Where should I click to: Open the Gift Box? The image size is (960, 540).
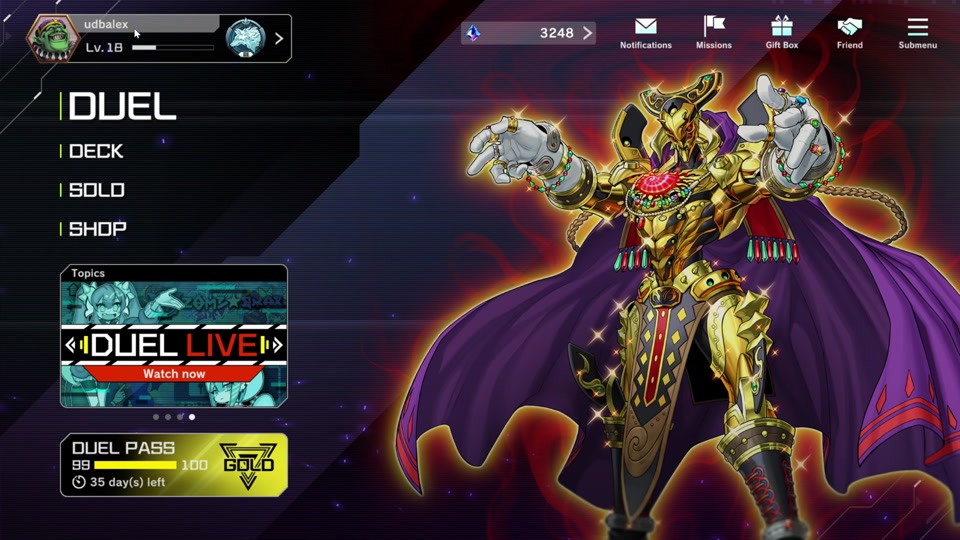click(x=782, y=32)
